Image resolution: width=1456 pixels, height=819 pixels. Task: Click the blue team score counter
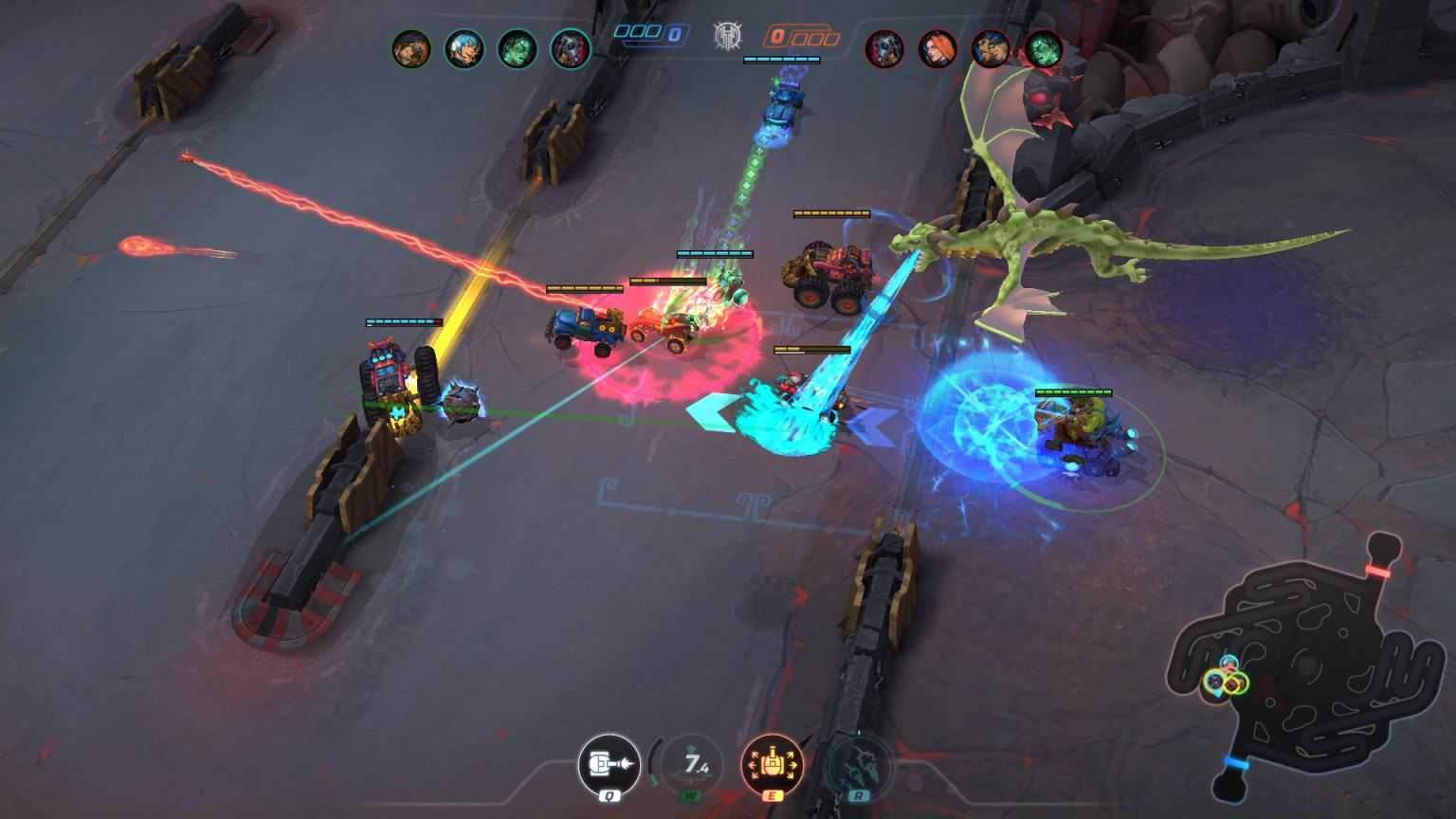tap(649, 33)
